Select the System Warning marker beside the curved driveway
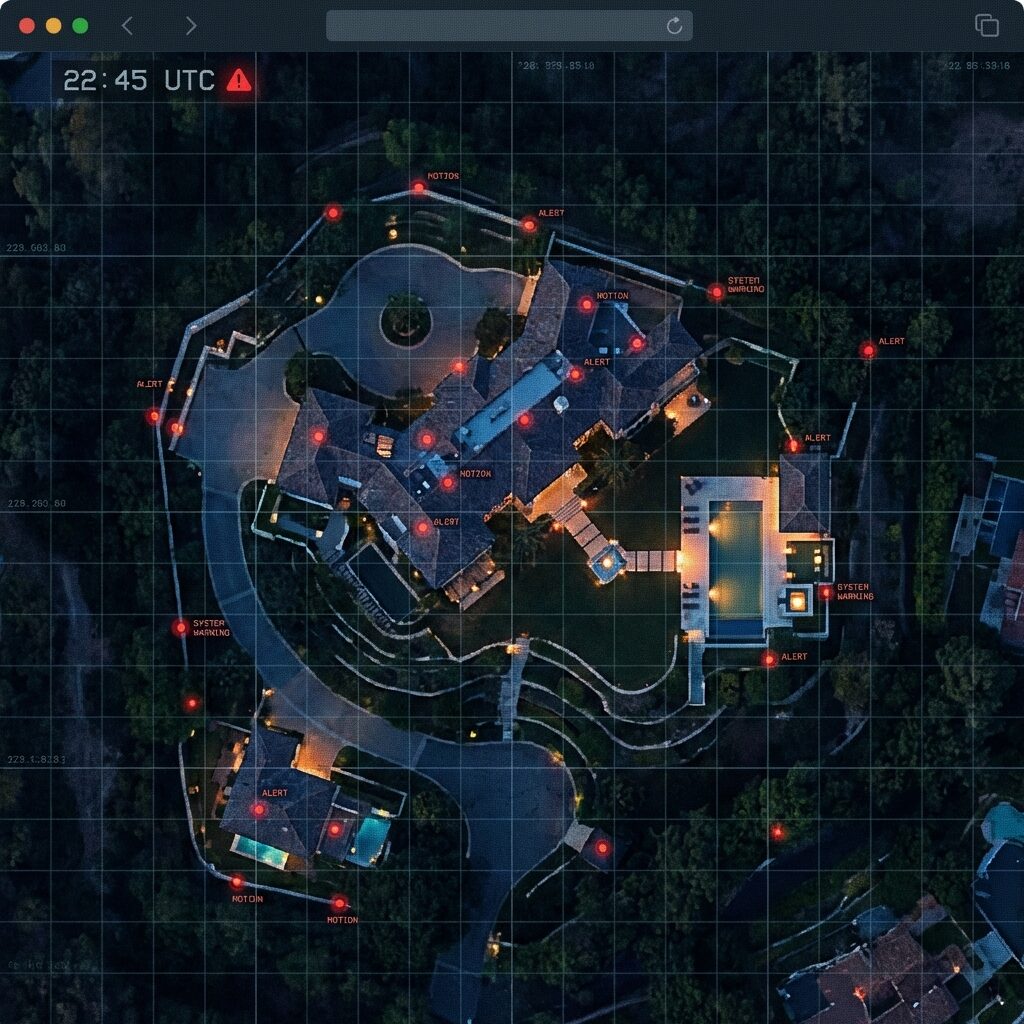This screenshot has height=1024, width=1024. 180,628
